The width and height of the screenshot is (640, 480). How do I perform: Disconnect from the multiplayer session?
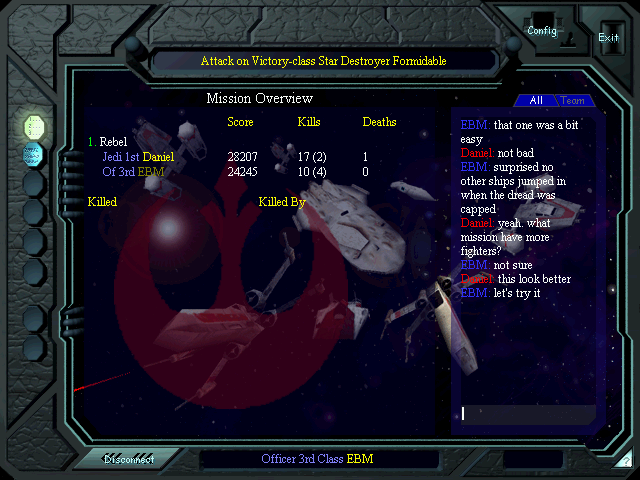coord(129,459)
